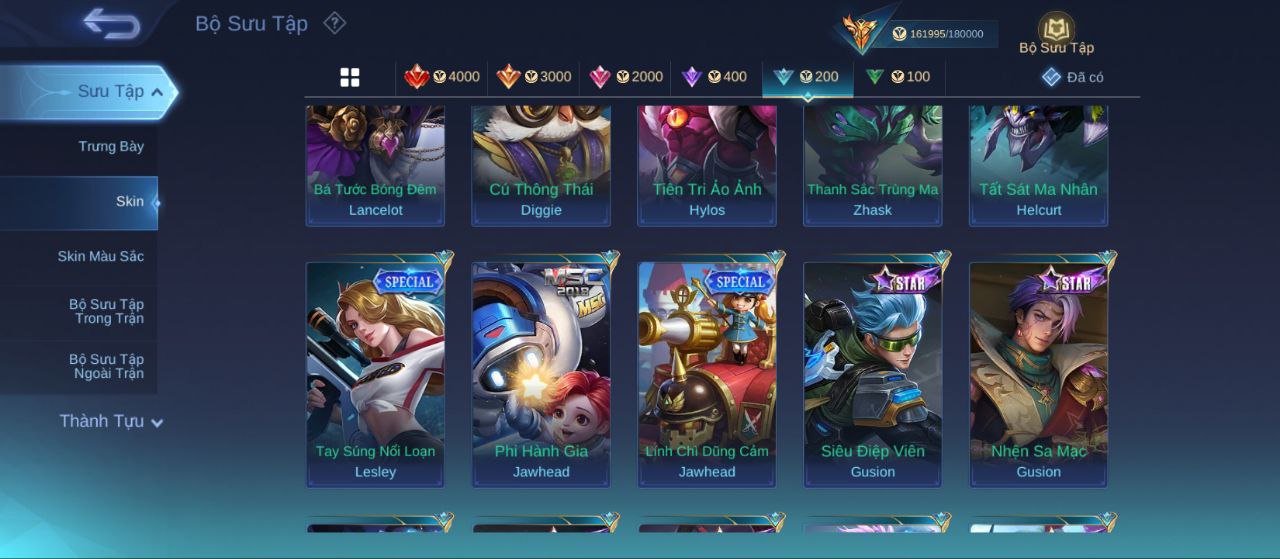Toggle the Đã có owned filter
The image size is (1280, 559).
click(x=1072, y=77)
